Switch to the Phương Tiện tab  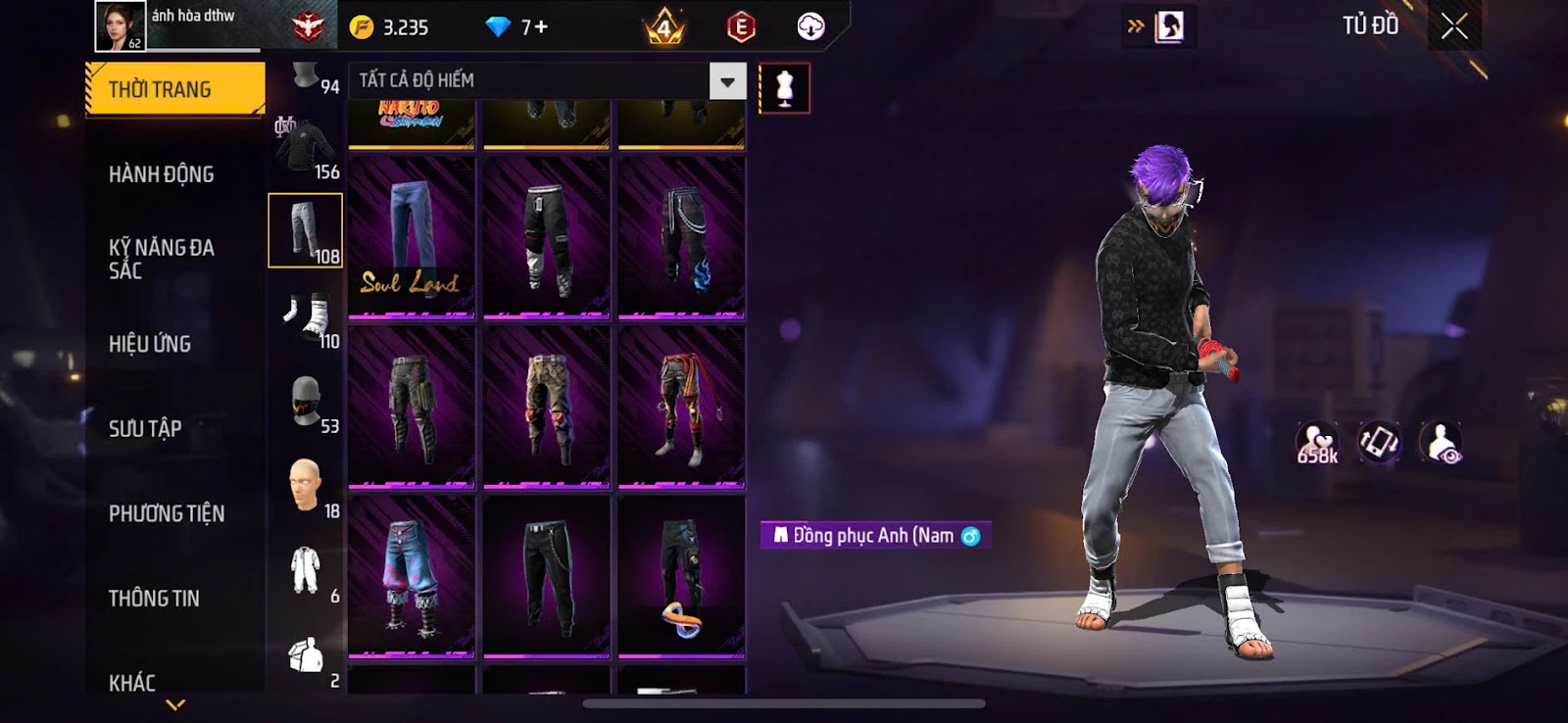(167, 513)
